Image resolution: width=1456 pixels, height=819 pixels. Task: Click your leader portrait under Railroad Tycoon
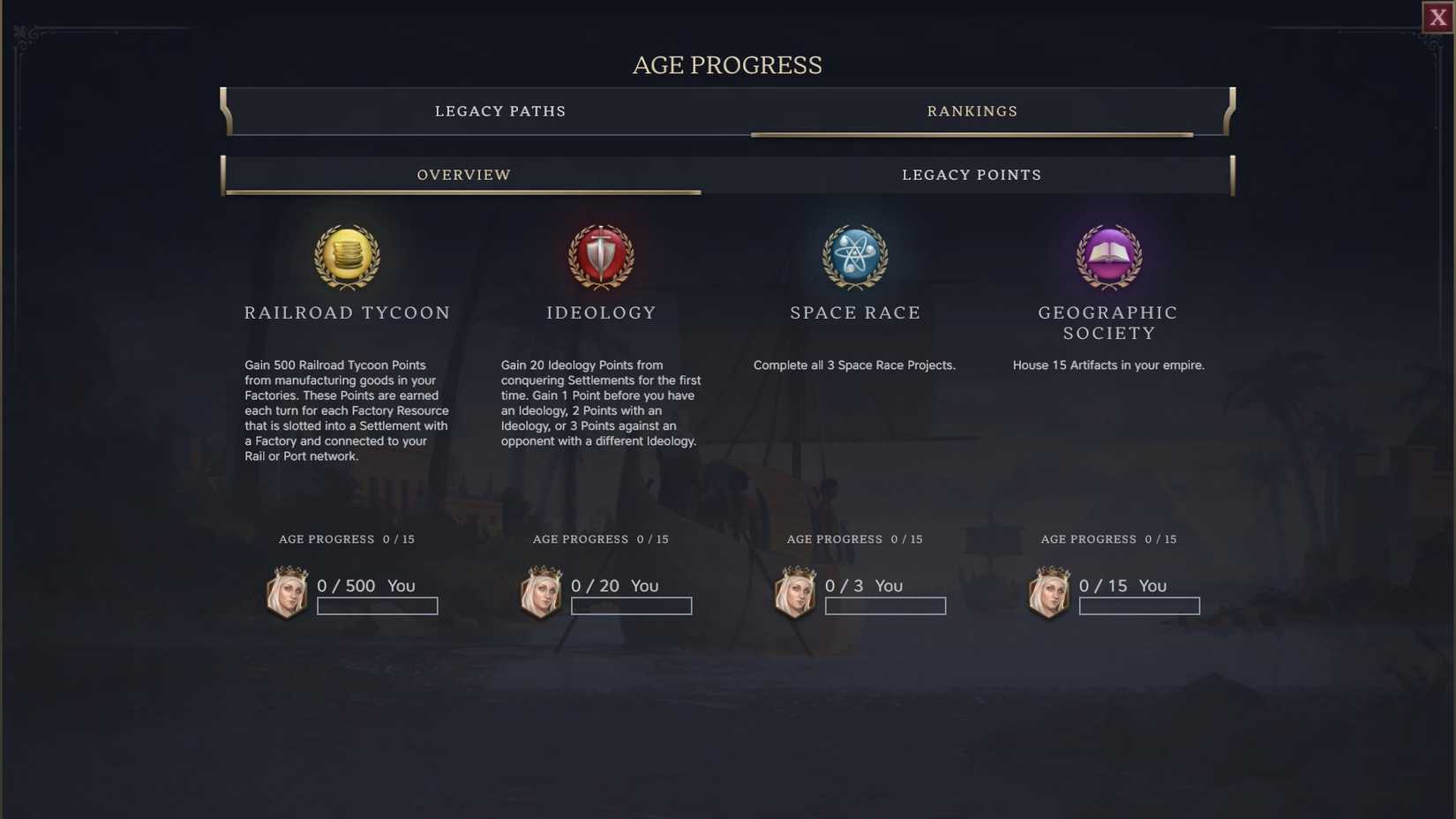click(x=287, y=592)
